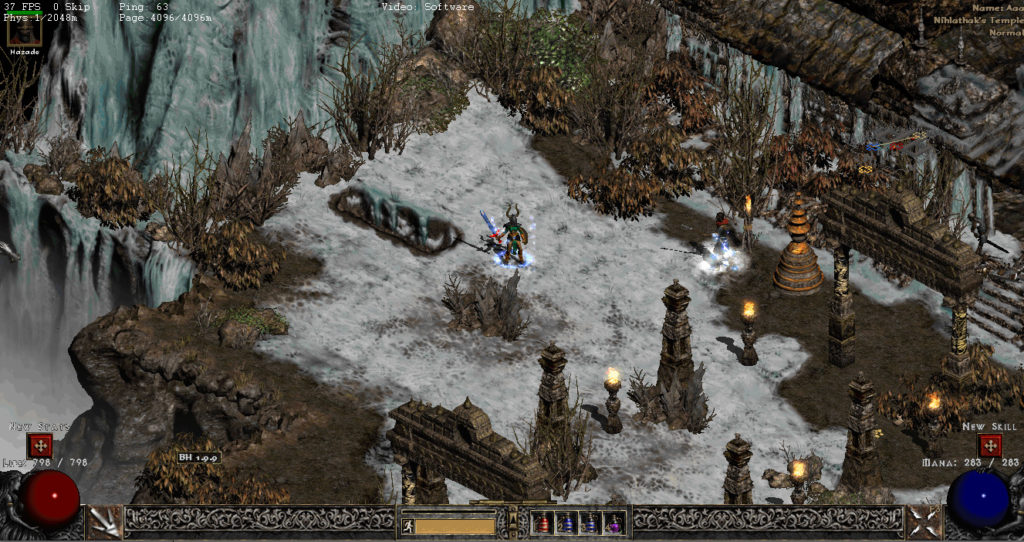Choose the right skill icon with crossed arrows
This screenshot has height=542, width=1024.
[x=921, y=520]
